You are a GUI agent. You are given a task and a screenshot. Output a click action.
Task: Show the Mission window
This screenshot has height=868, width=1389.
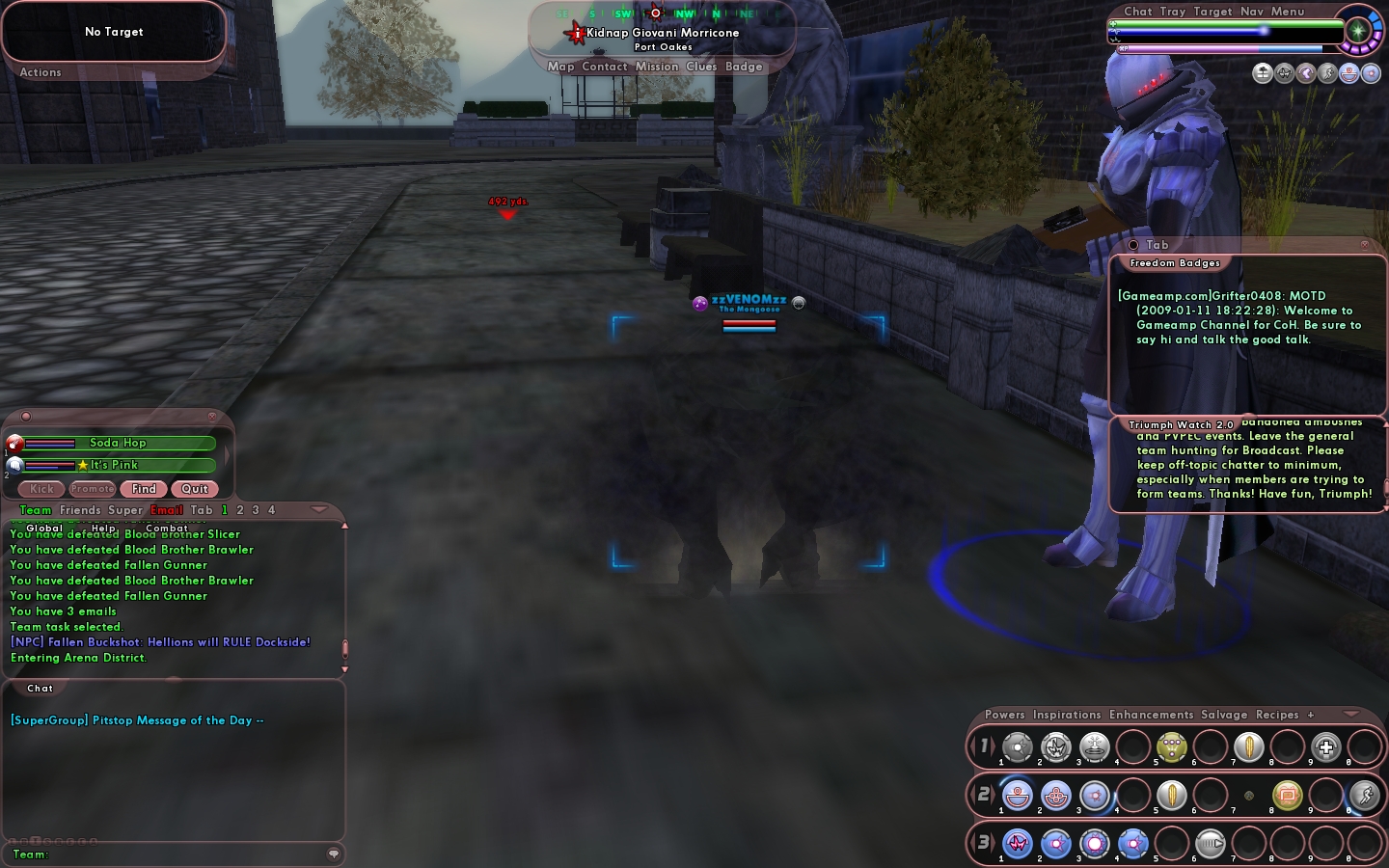click(657, 67)
